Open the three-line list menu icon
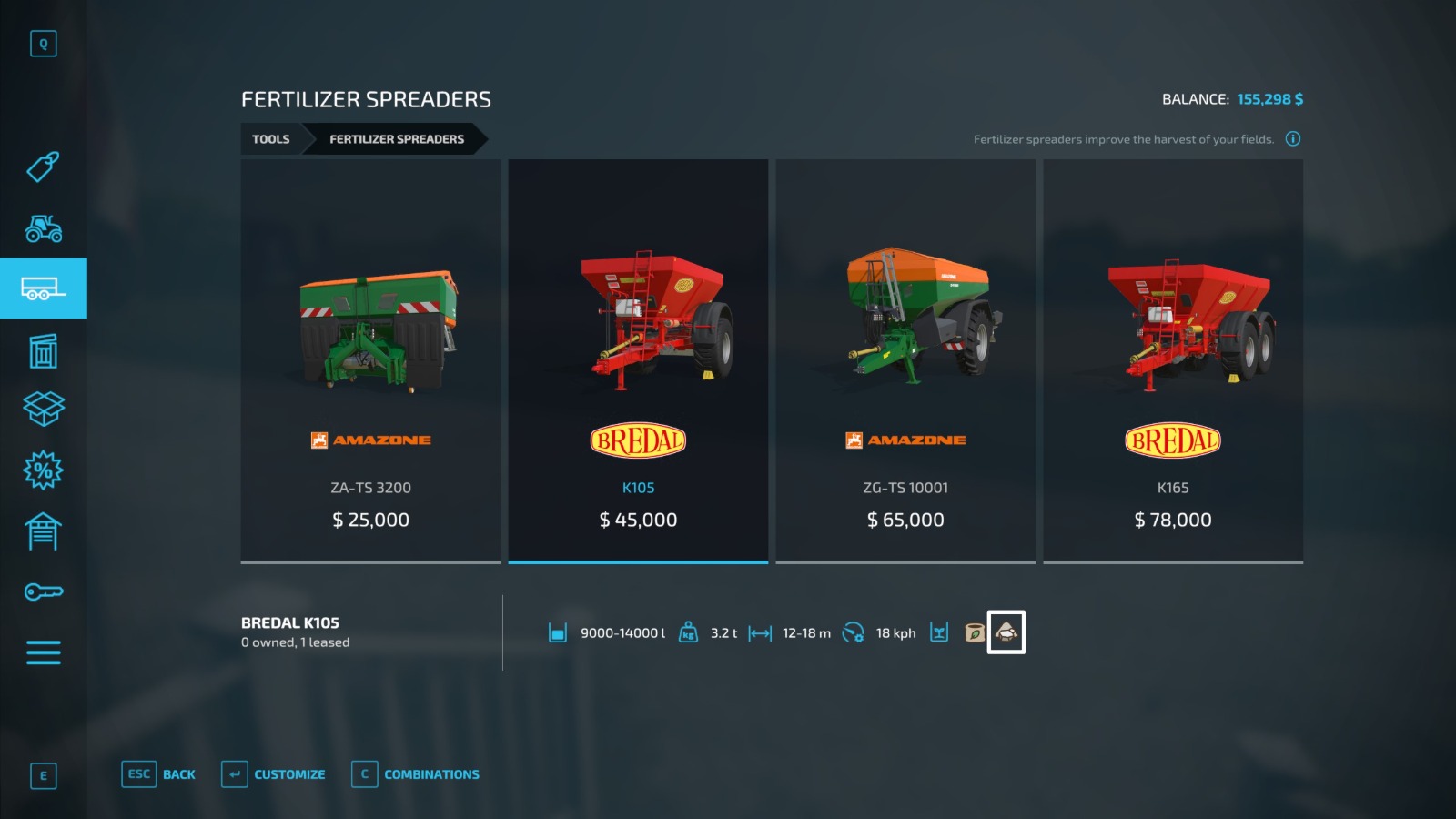 point(43,652)
